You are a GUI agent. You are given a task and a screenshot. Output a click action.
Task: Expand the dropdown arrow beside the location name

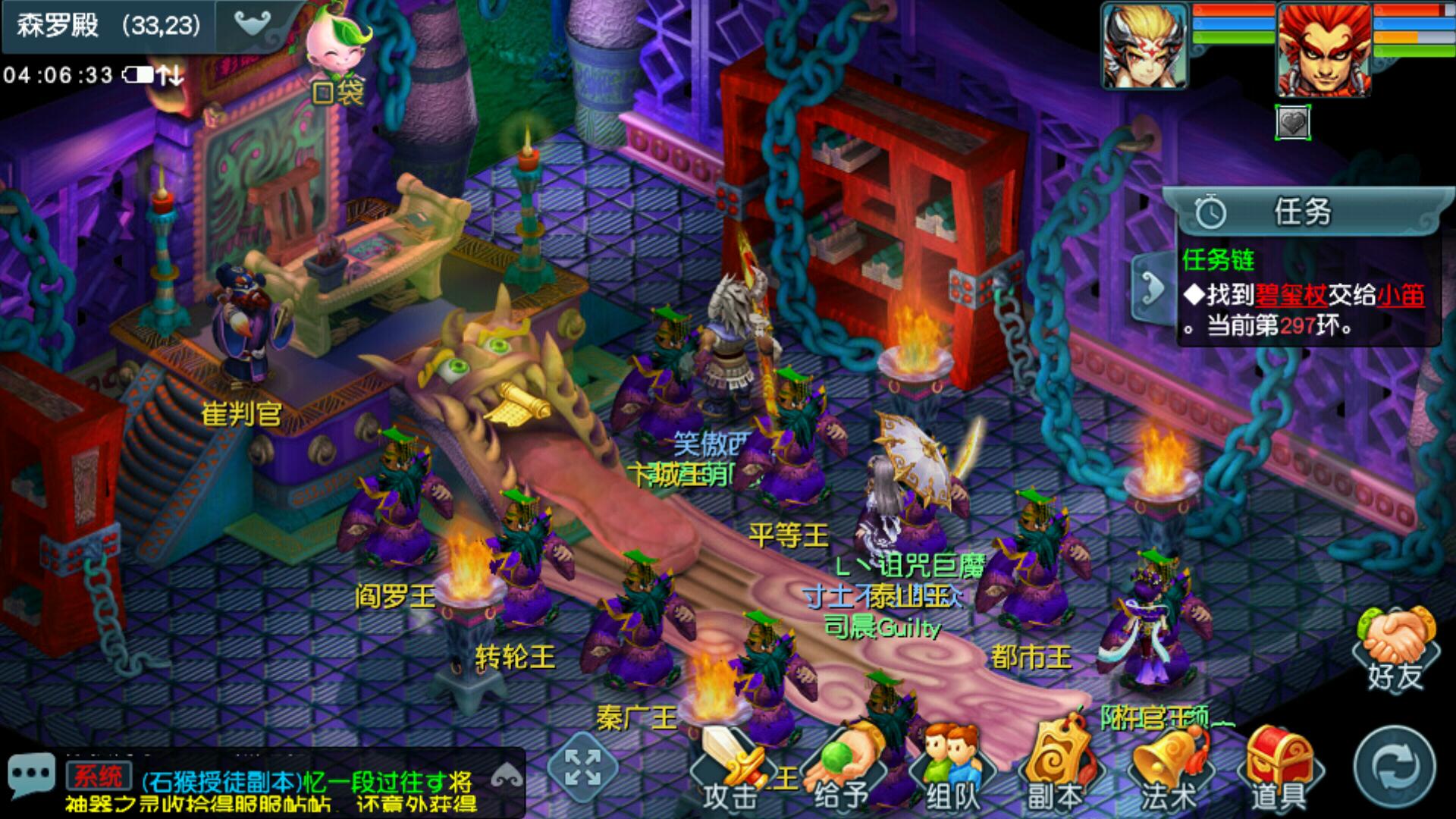click(253, 24)
